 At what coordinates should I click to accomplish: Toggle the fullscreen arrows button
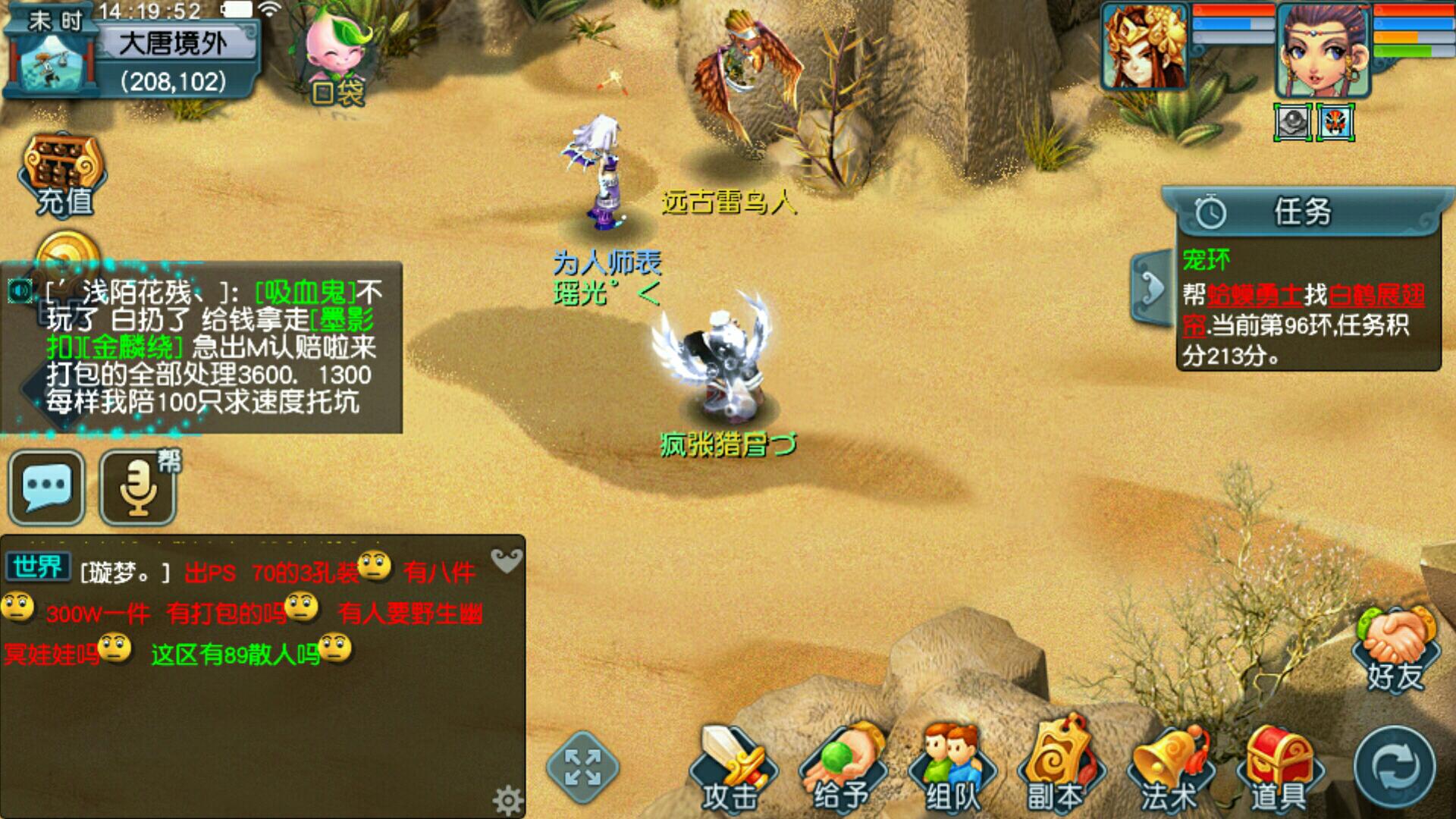click(x=582, y=767)
